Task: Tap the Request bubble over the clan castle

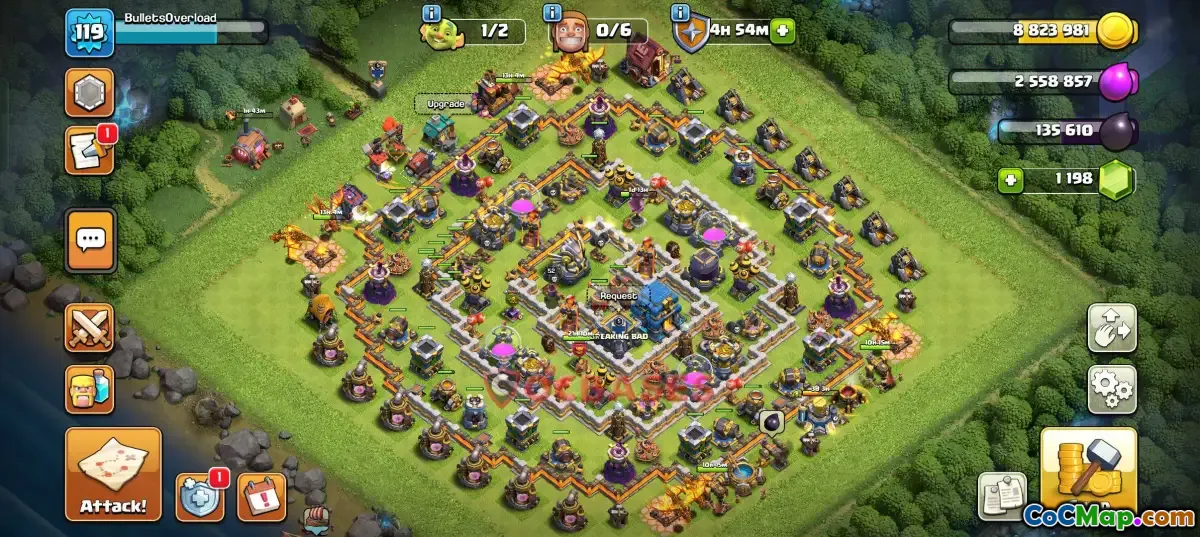Action: [x=618, y=296]
